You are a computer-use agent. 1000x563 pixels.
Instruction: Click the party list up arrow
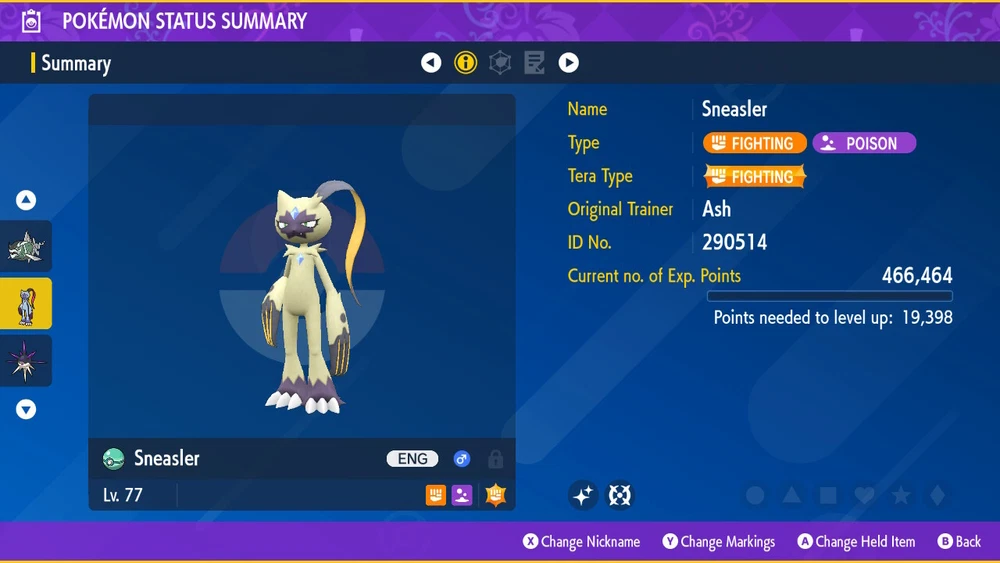tap(26, 201)
